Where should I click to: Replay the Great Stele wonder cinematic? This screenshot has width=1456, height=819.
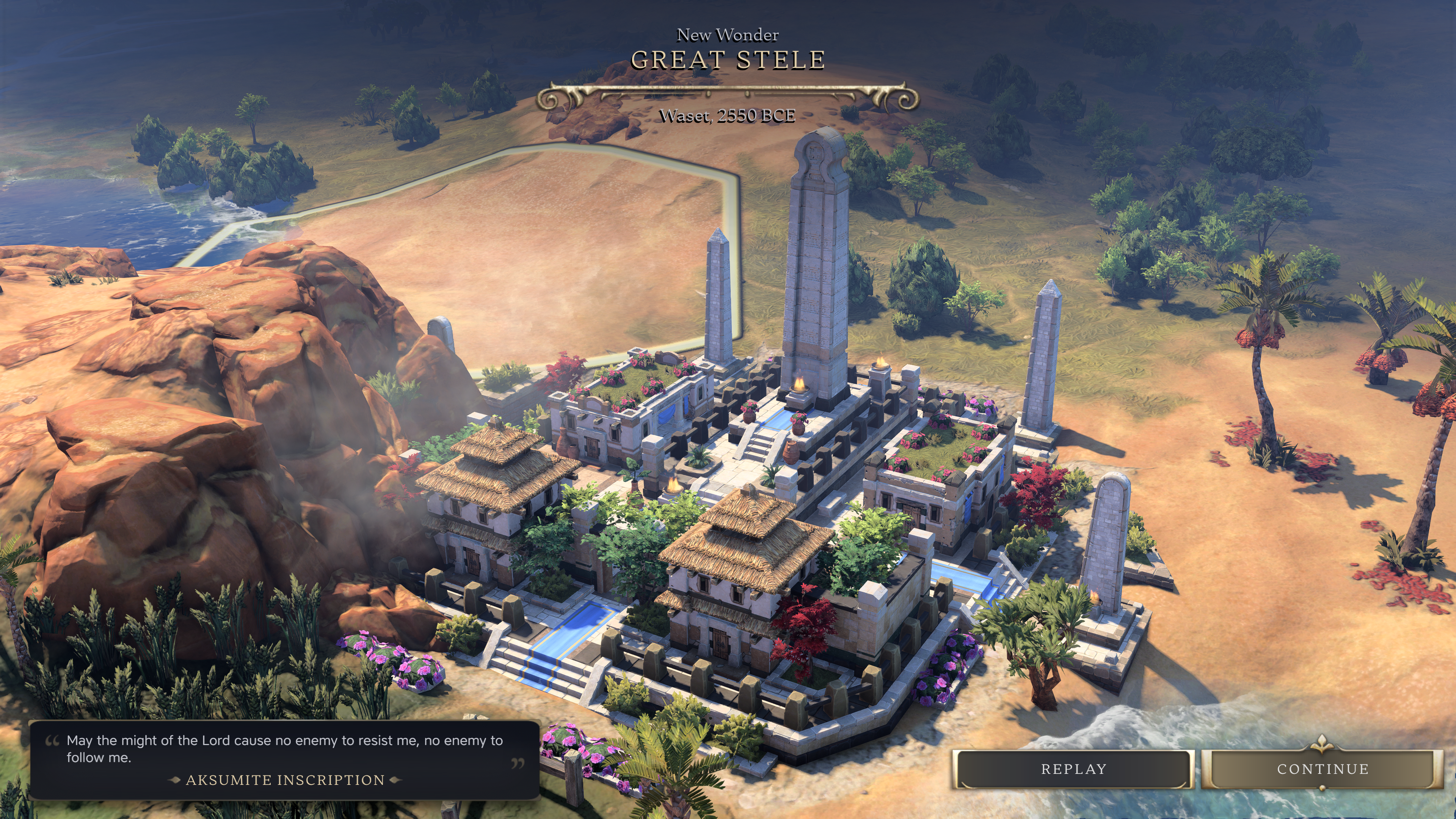pyautogui.click(x=1073, y=769)
